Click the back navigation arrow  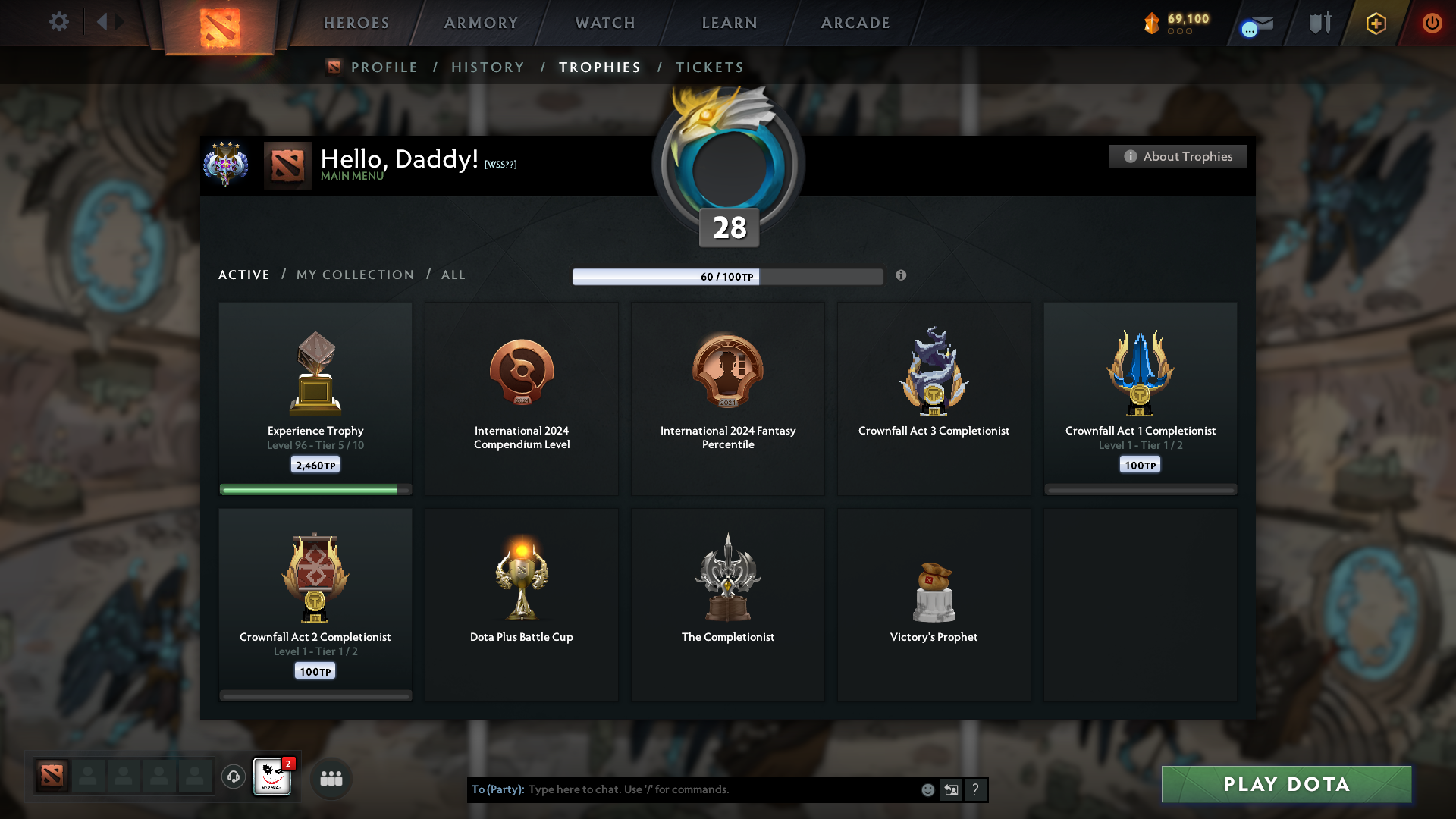[x=104, y=21]
